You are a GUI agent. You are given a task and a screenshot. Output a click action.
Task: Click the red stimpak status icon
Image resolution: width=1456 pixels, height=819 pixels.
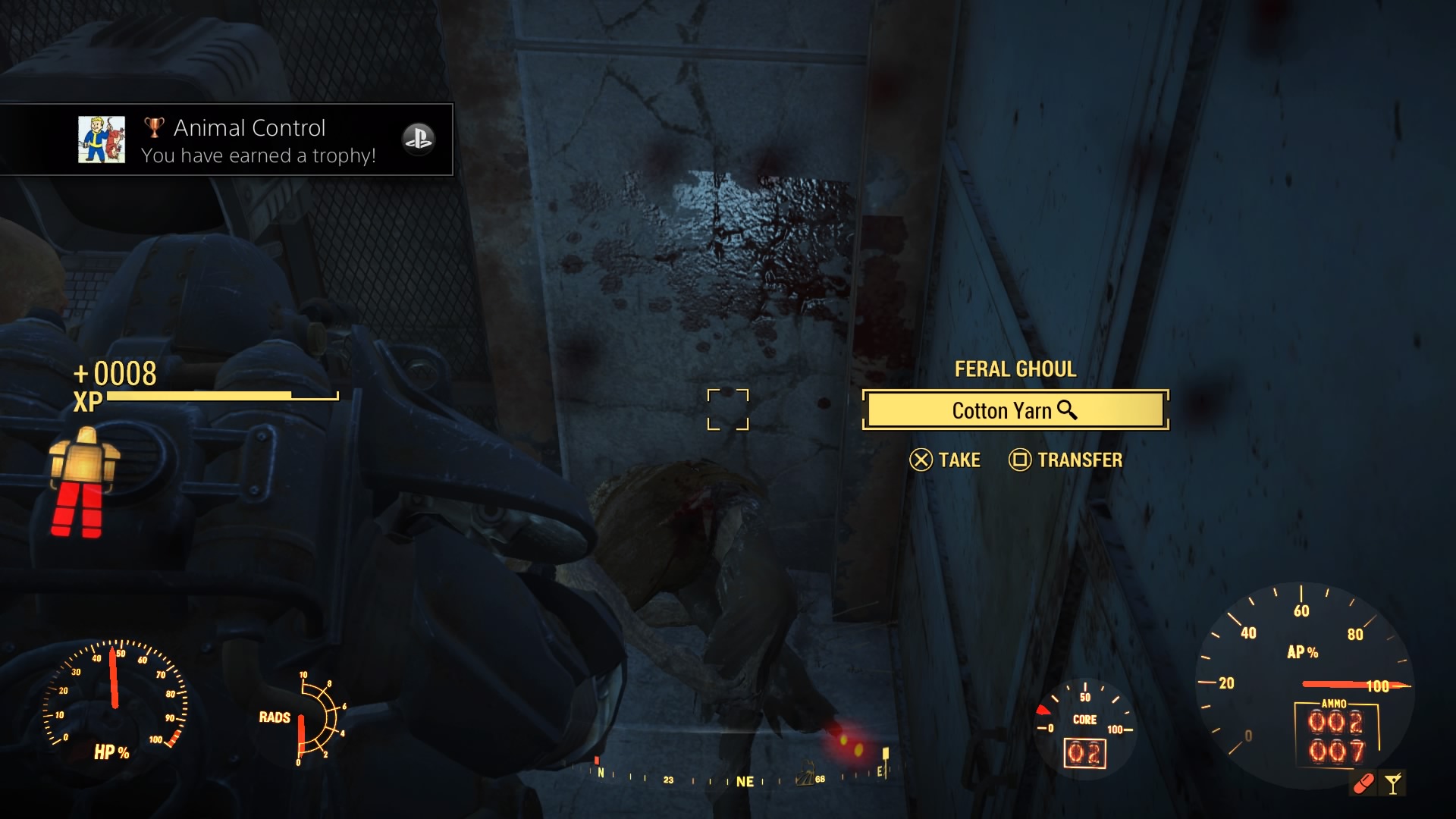(x=1363, y=783)
